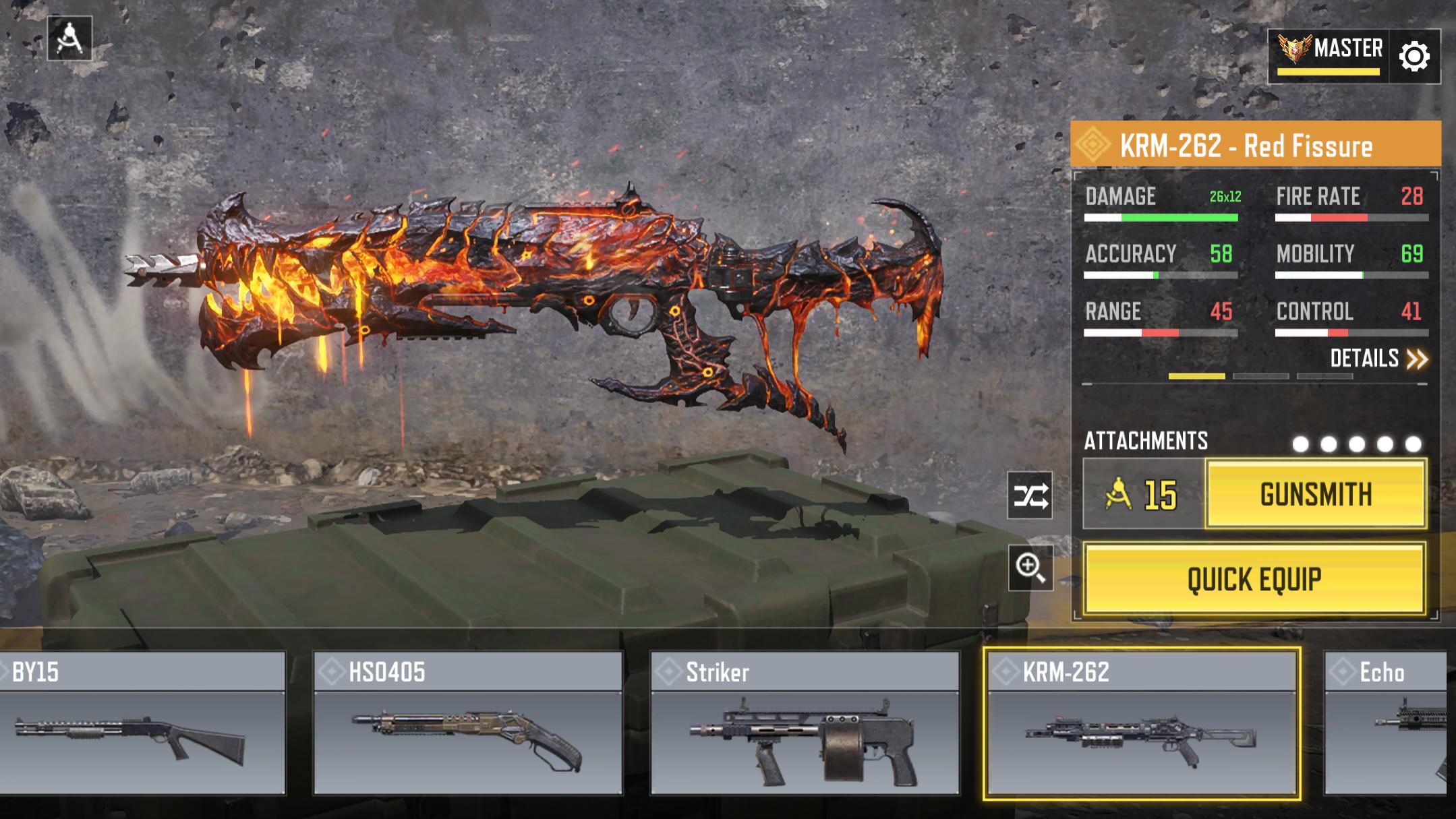Choose the HS0405 shotgun card
The image size is (1456, 819).
click(467, 723)
